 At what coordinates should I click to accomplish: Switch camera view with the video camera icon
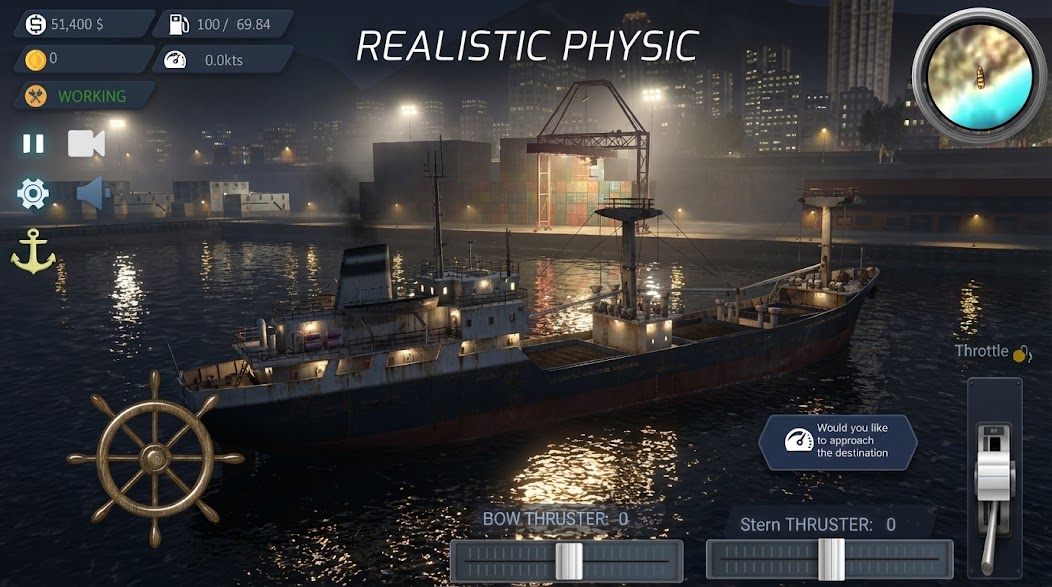coord(86,143)
